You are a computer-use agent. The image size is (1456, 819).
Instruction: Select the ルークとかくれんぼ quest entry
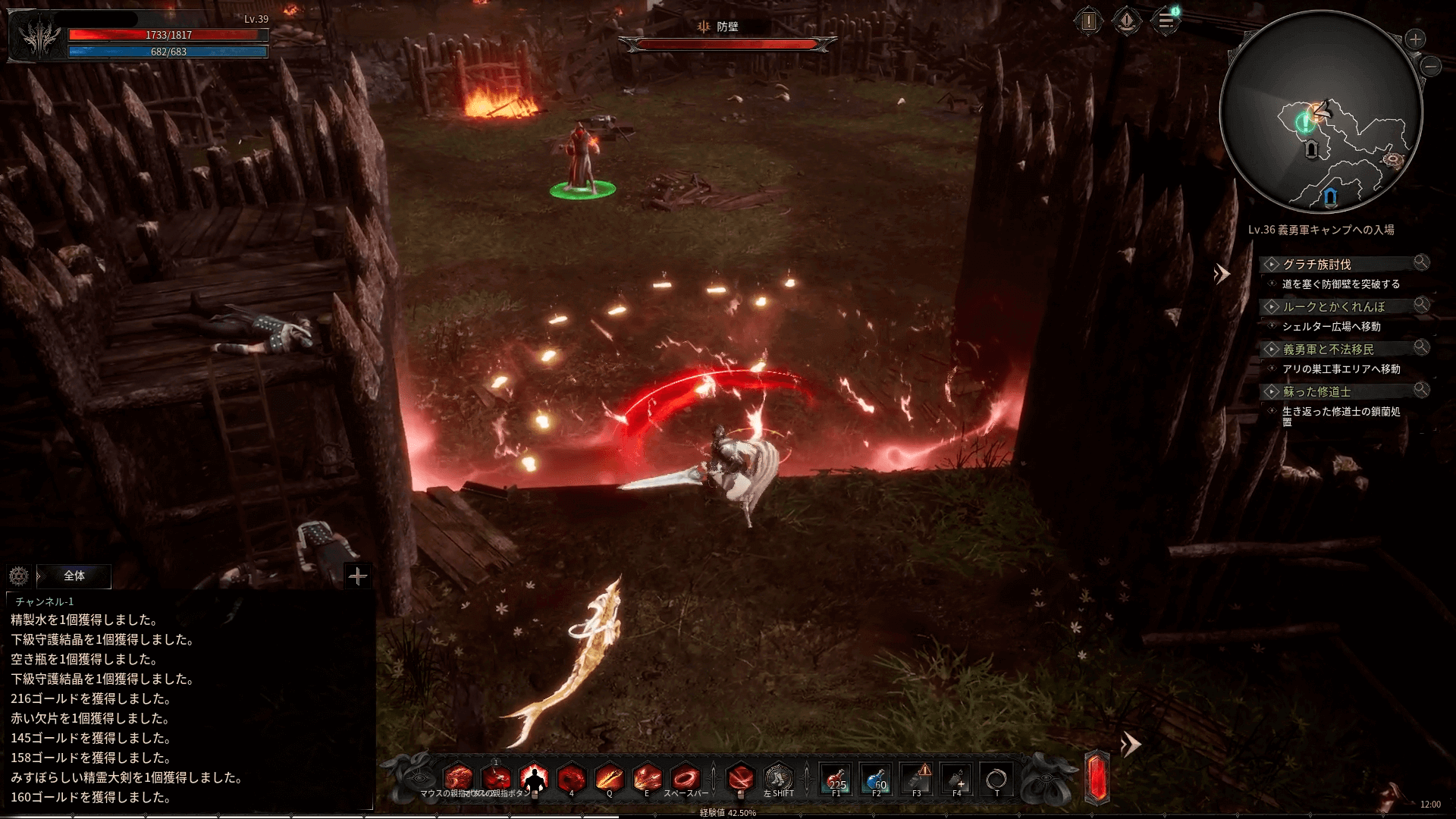pos(1333,306)
